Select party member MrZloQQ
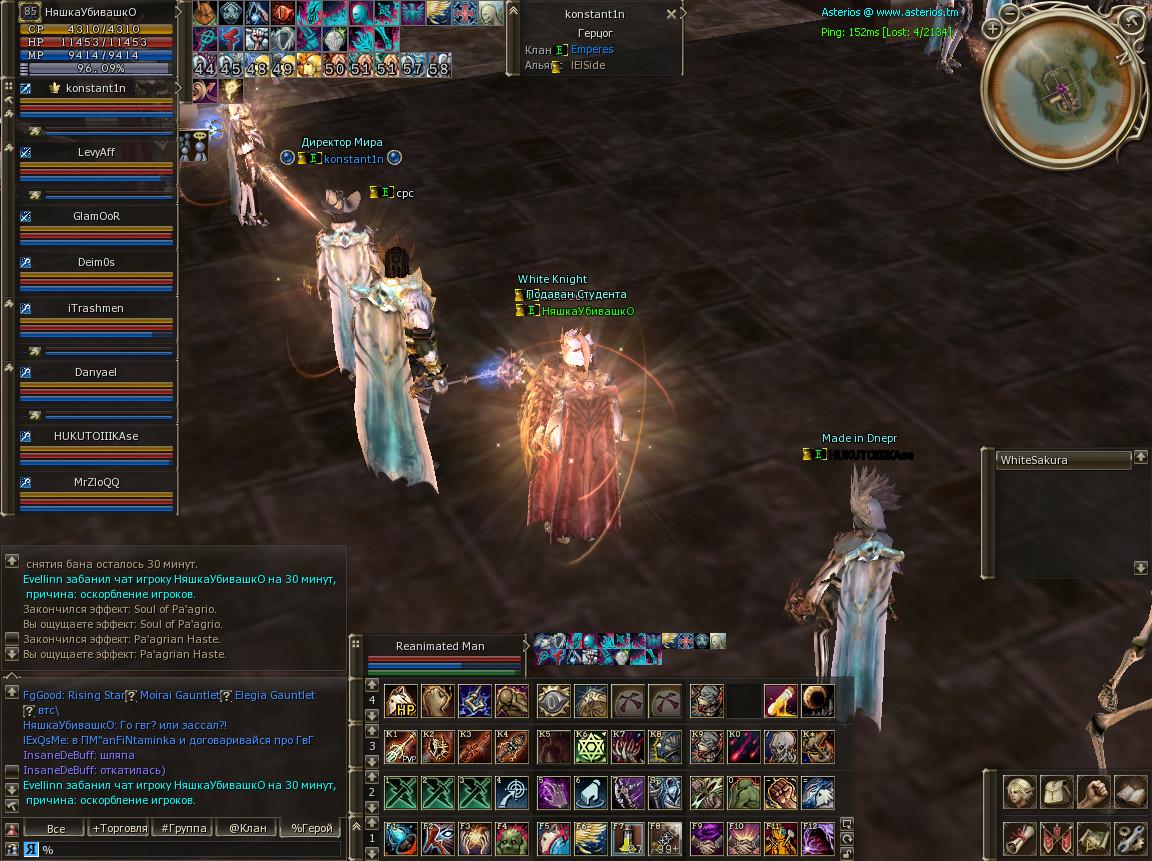1152x861 pixels. point(97,482)
